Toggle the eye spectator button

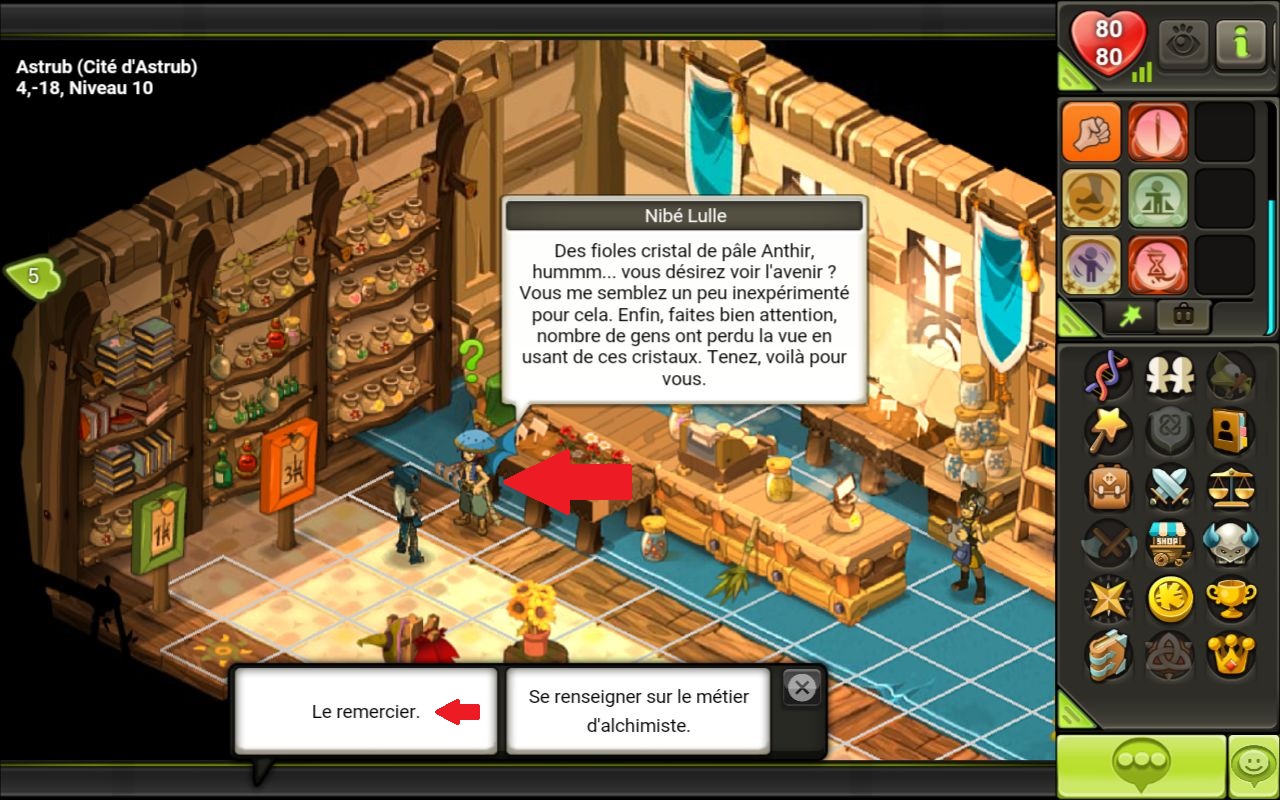1184,44
